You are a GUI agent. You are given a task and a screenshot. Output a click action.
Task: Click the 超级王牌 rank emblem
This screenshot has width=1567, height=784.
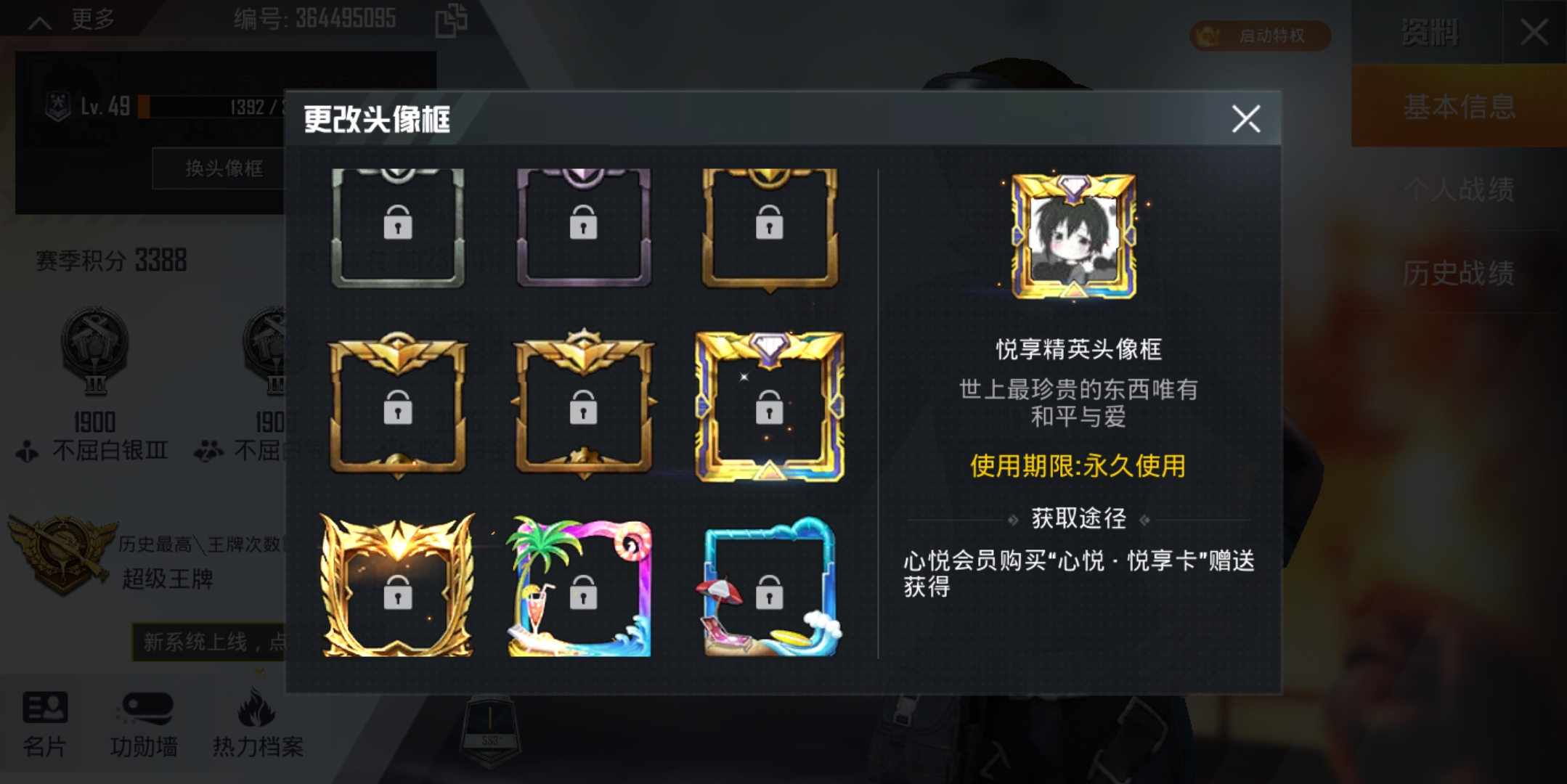[62, 552]
